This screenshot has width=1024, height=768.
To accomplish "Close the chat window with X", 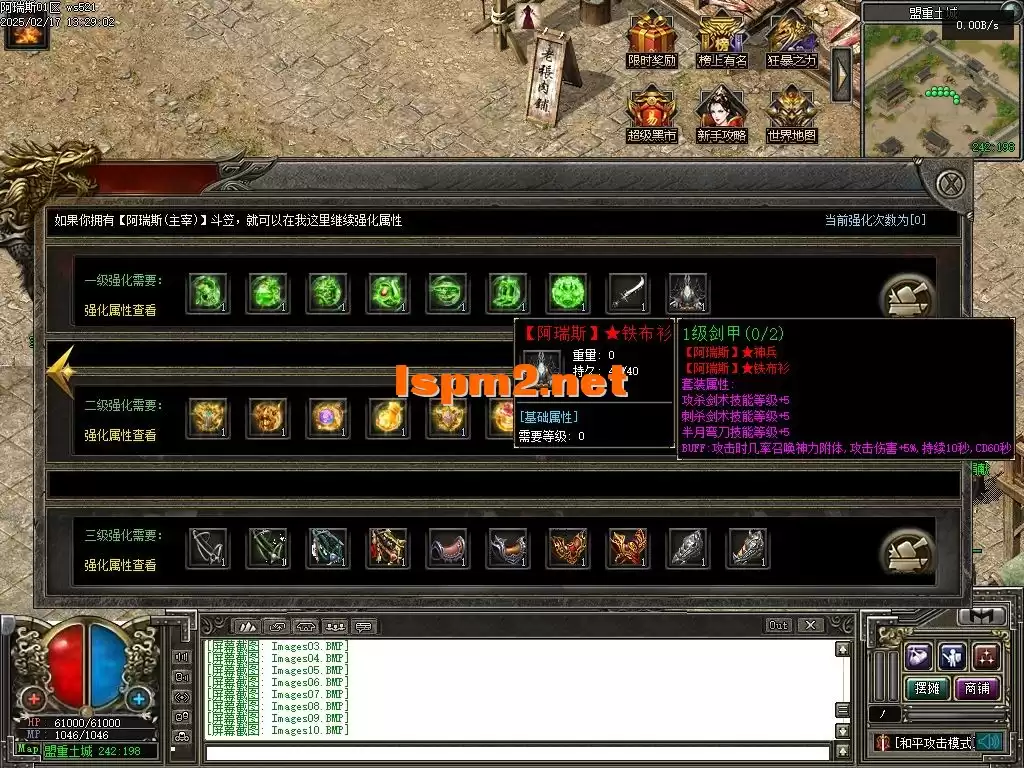I will [x=811, y=625].
